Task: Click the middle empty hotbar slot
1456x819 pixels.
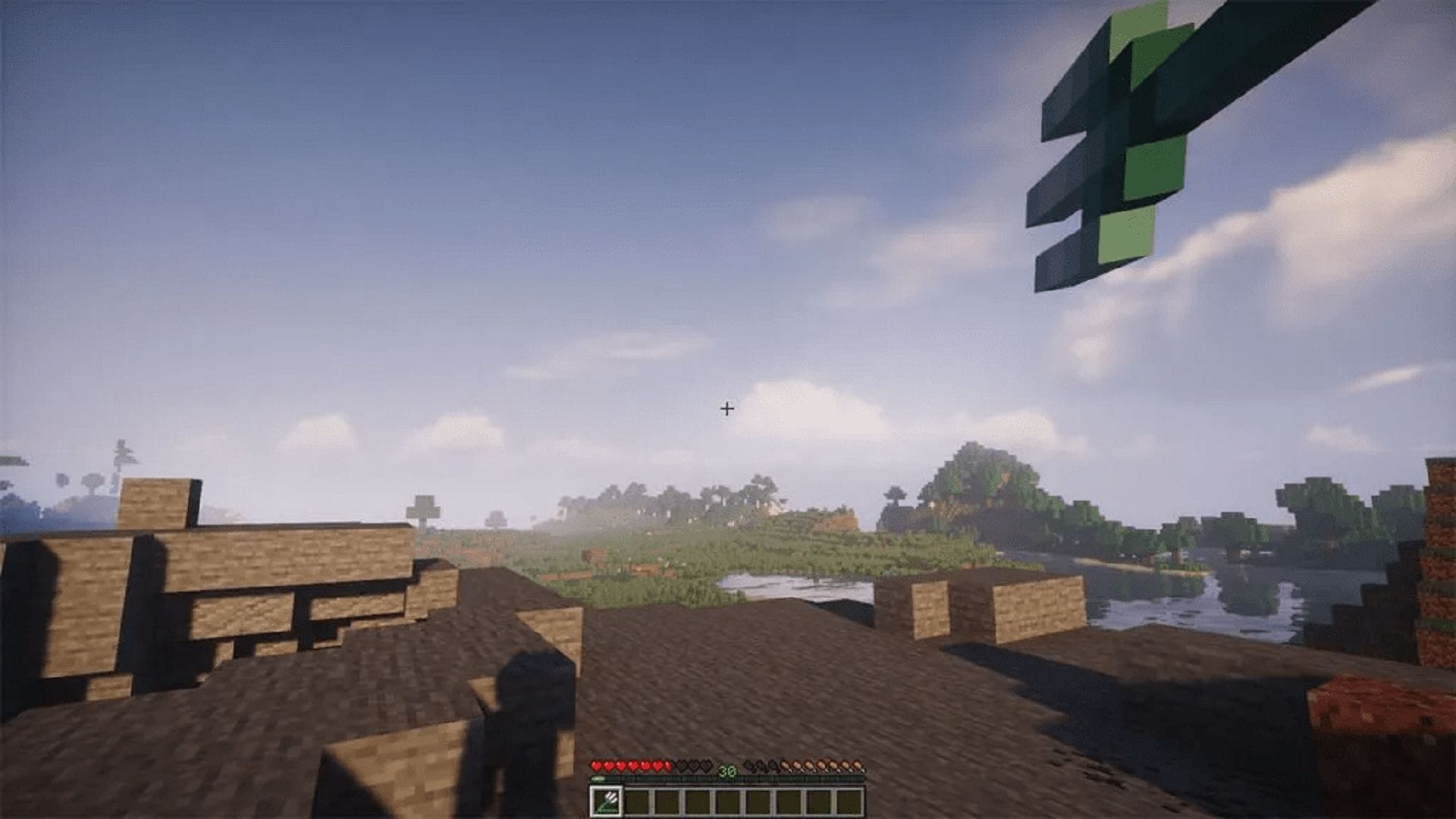Action: click(728, 802)
